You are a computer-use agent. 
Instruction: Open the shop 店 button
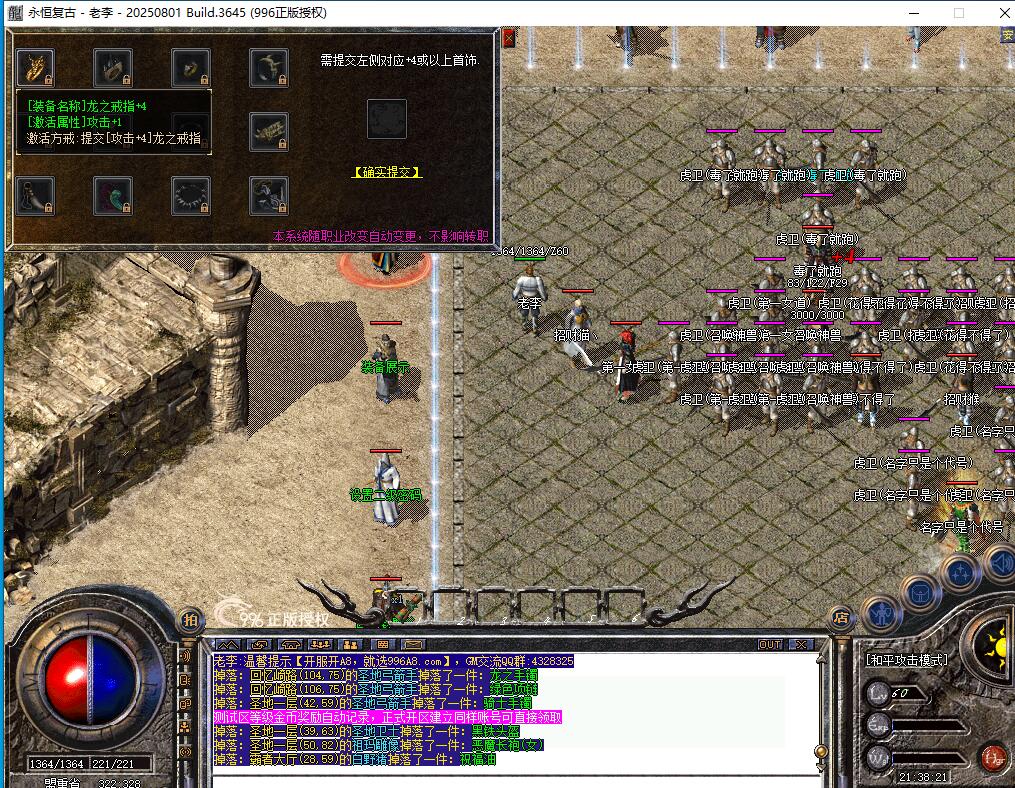[841, 620]
